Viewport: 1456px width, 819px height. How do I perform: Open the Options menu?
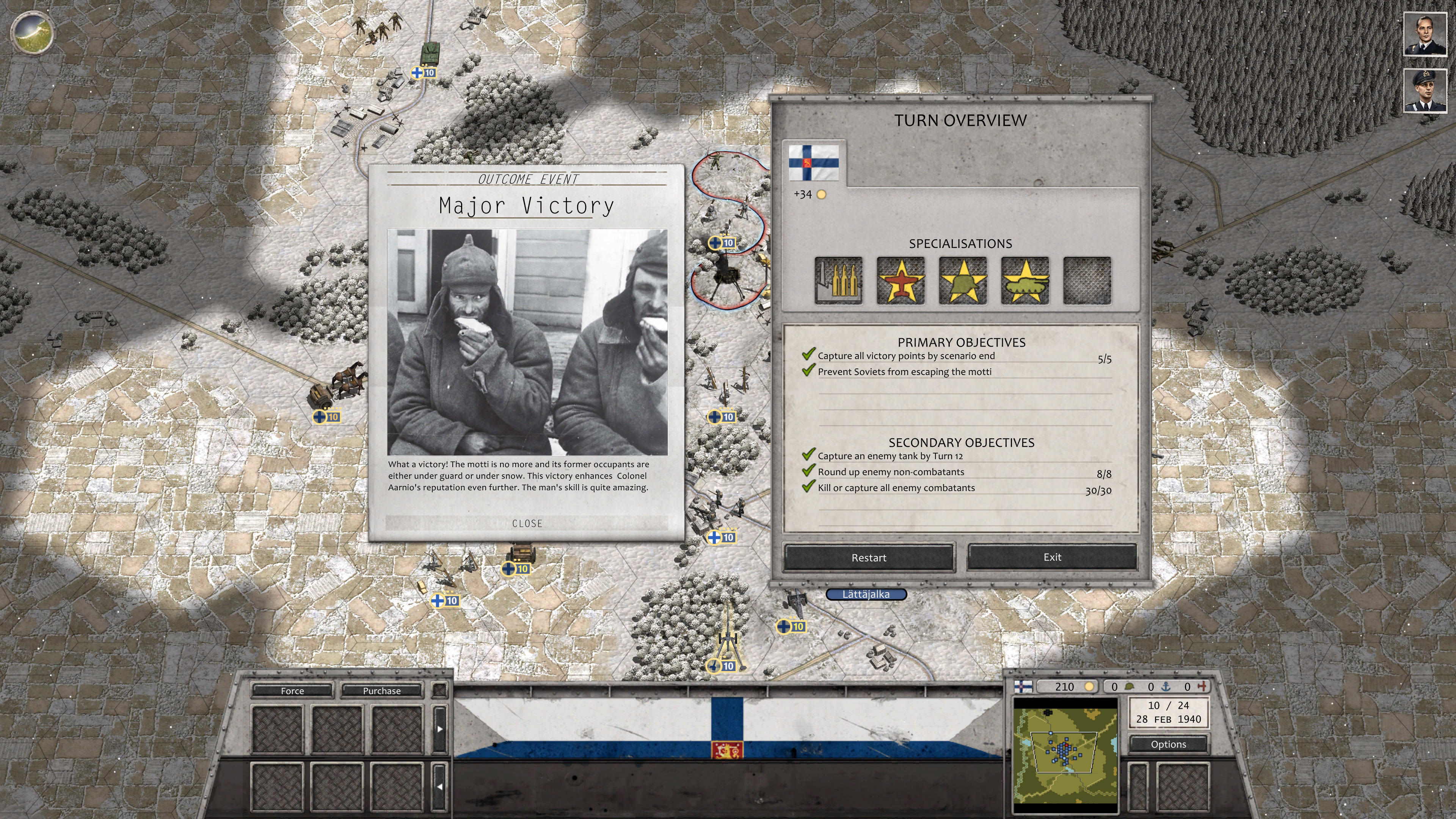(x=1168, y=744)
